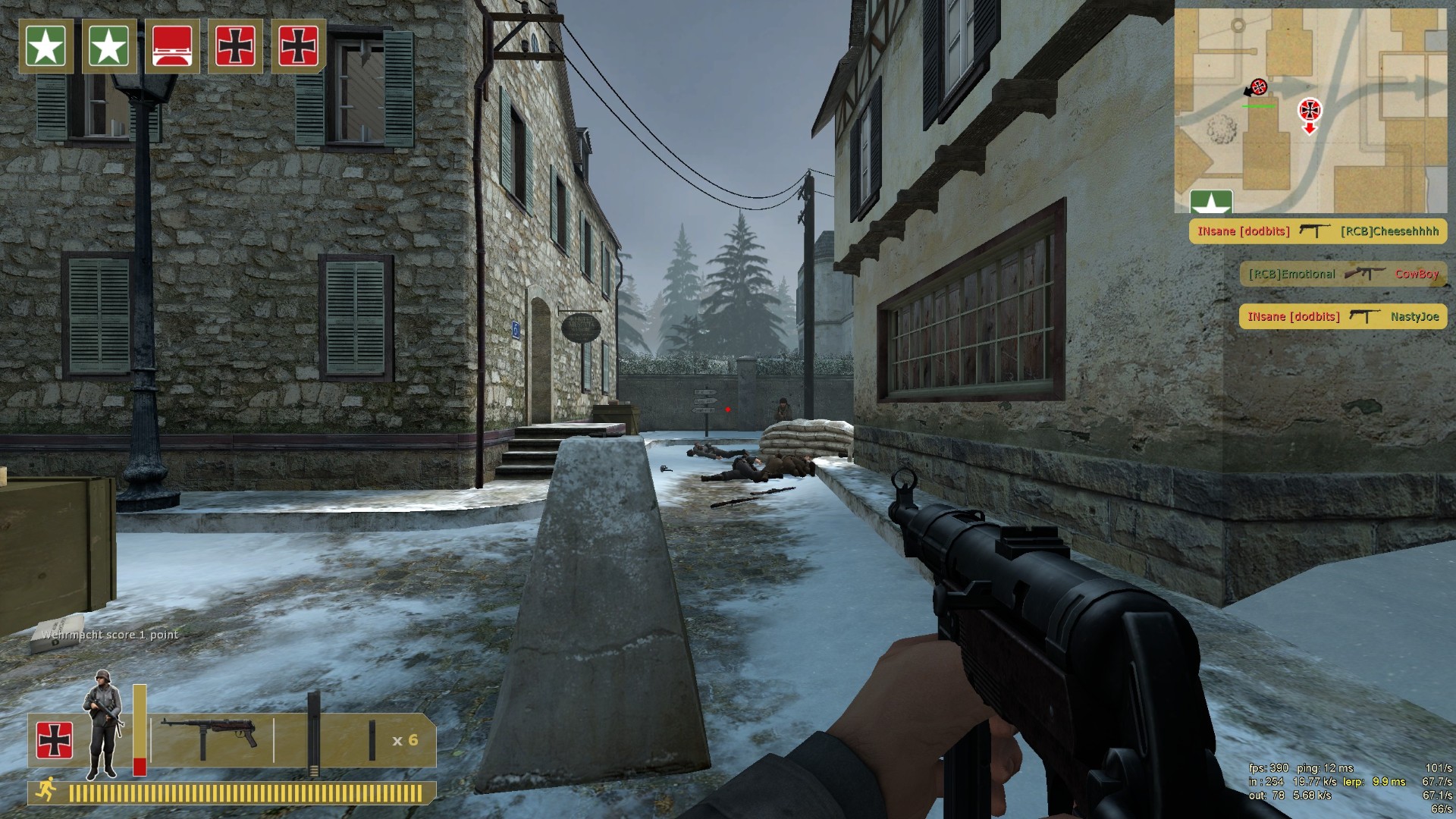
Task: Click the spare magazine icon
Action: (372, 740)
